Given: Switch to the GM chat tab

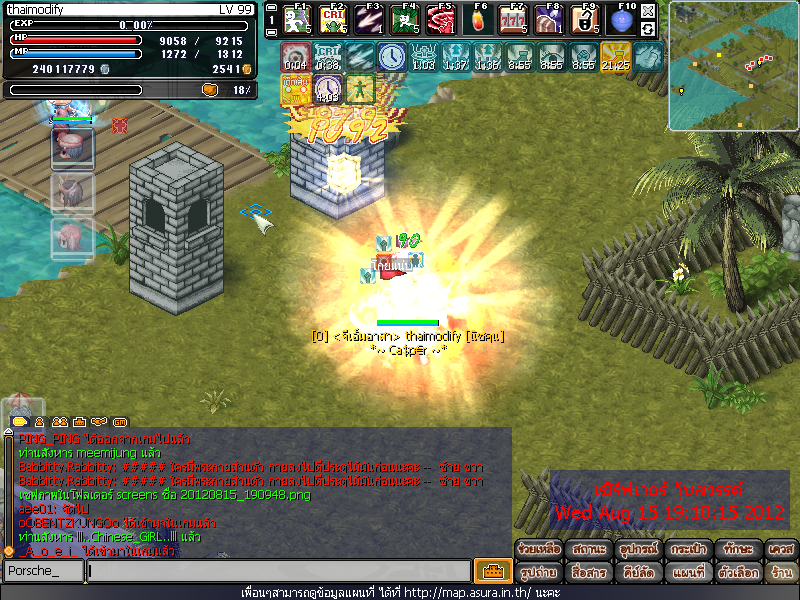Looking at the screenshot, I should click(120, 422).
